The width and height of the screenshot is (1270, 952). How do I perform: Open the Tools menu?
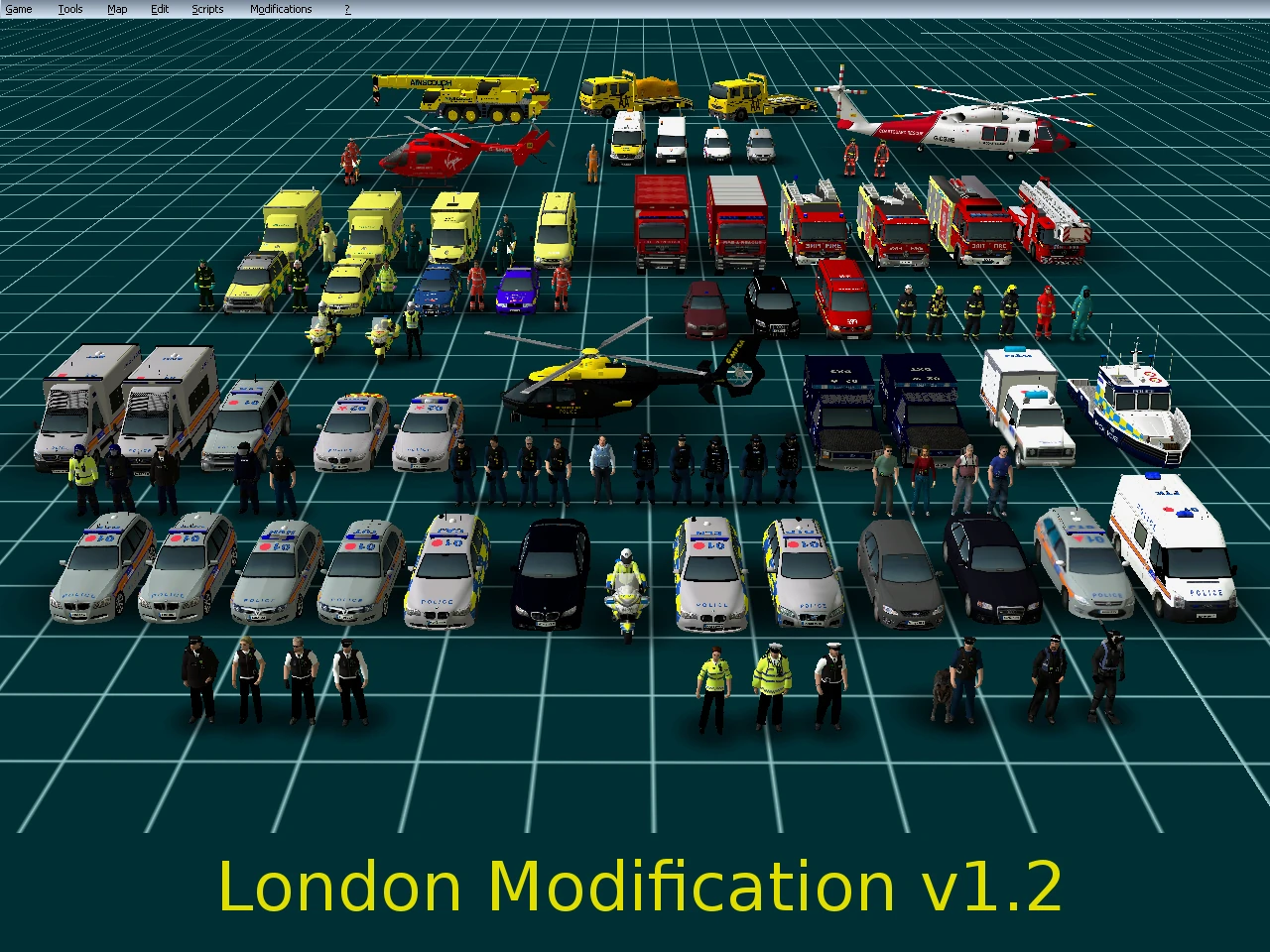tap(69, 8)
